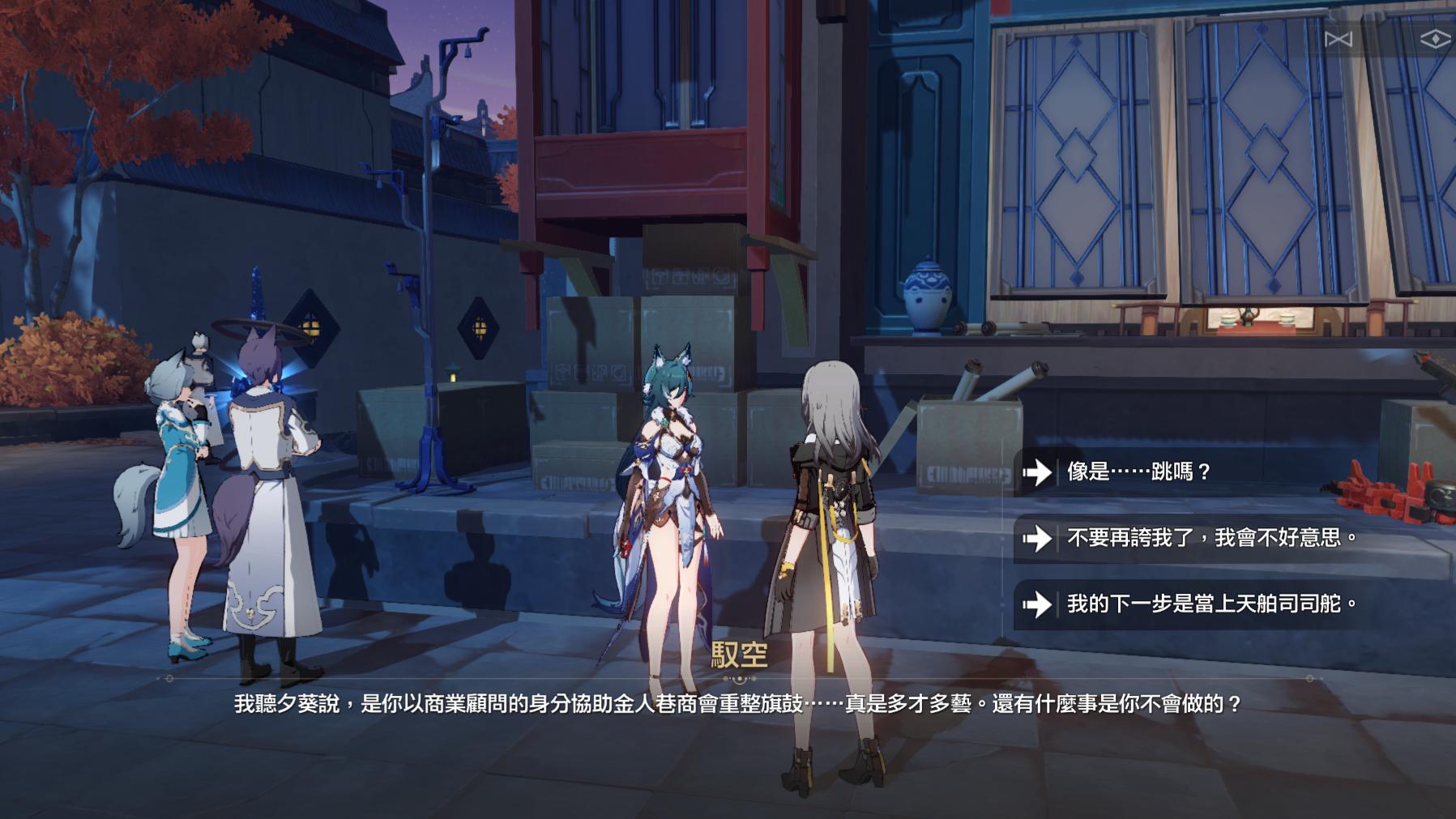Image resolution: width=1456 pixels, height=819 pixels.
Task: Click the bowtie-shaped skip dialogue icon
Action: [1338, 39]
